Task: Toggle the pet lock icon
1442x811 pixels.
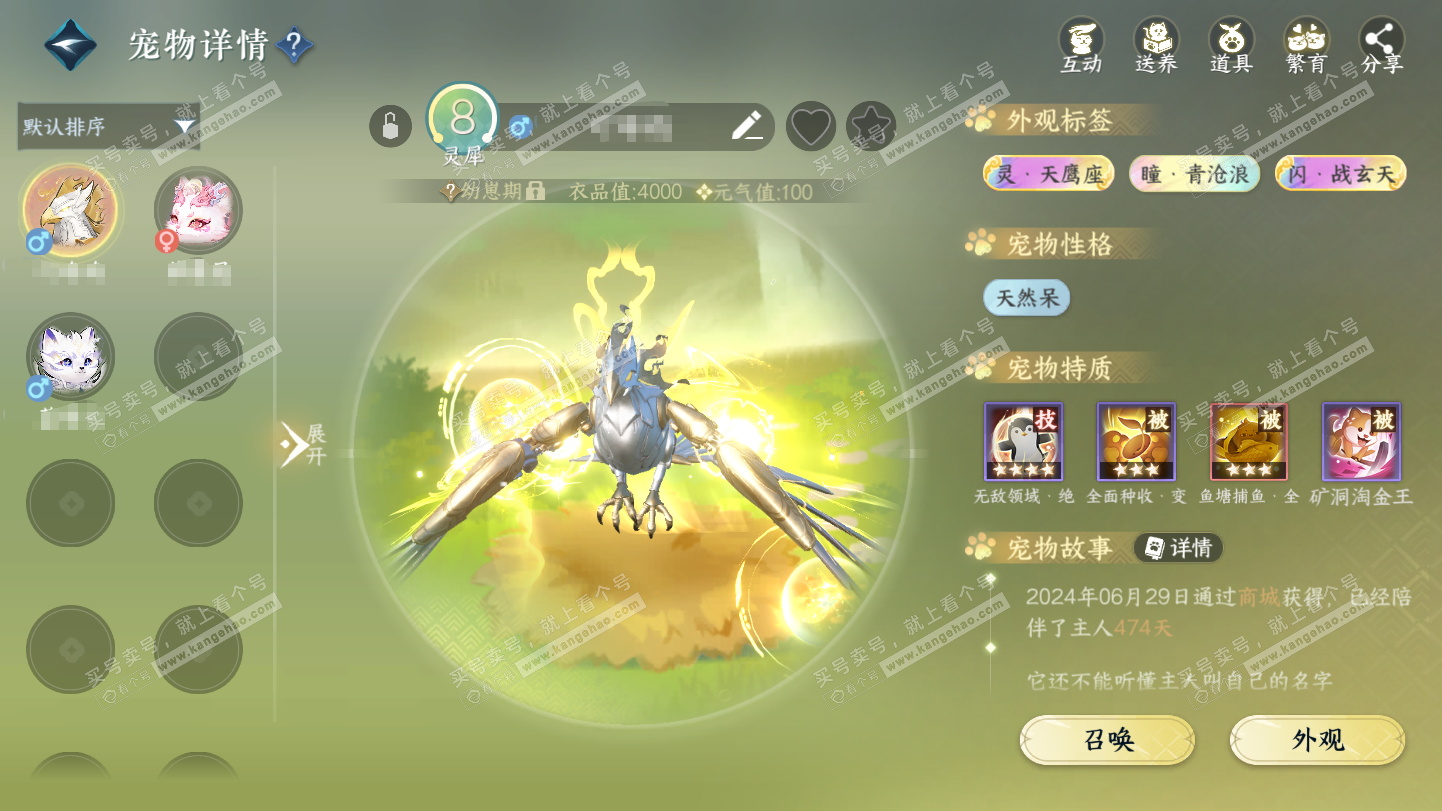Action: [390, 127]
